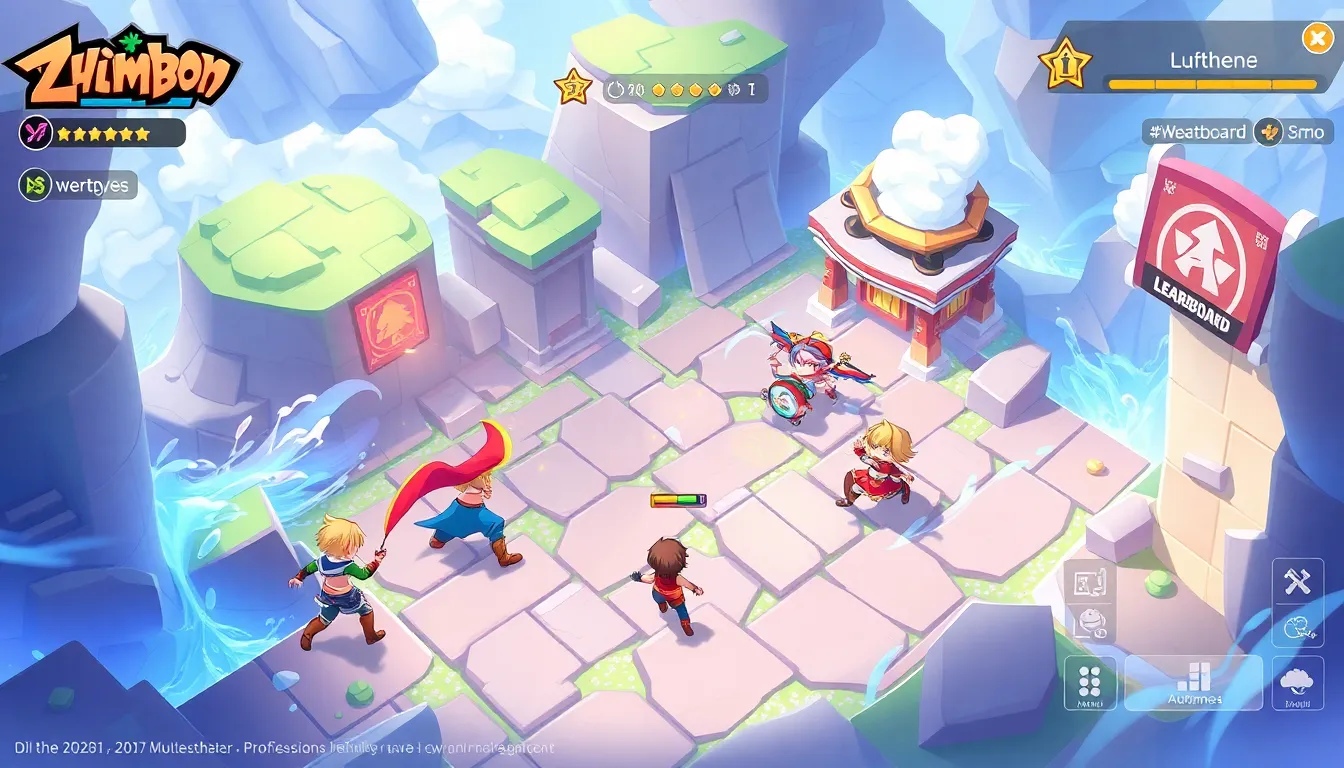Click the wertpyes button with green icon
Screen dimensions: 1344x768
78,185
